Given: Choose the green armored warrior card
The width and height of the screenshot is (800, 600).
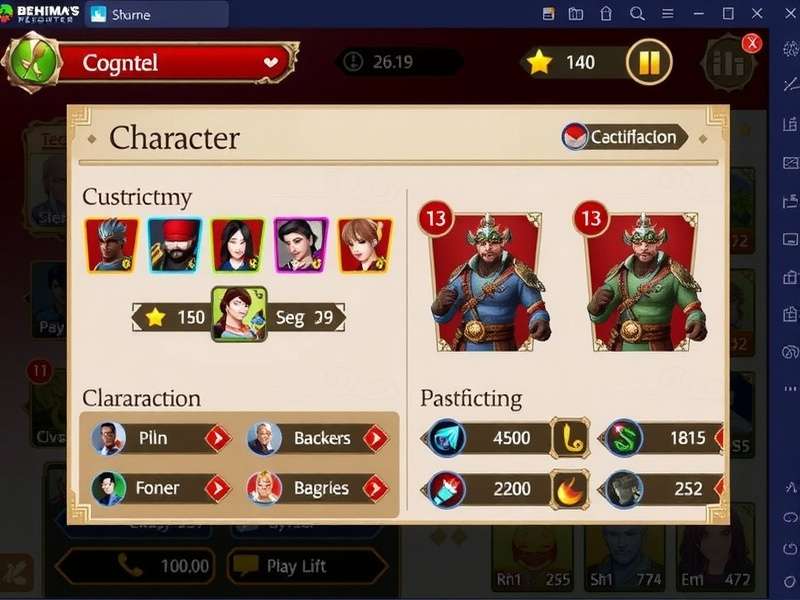Looking at the screenshot, I should [640, 280].
